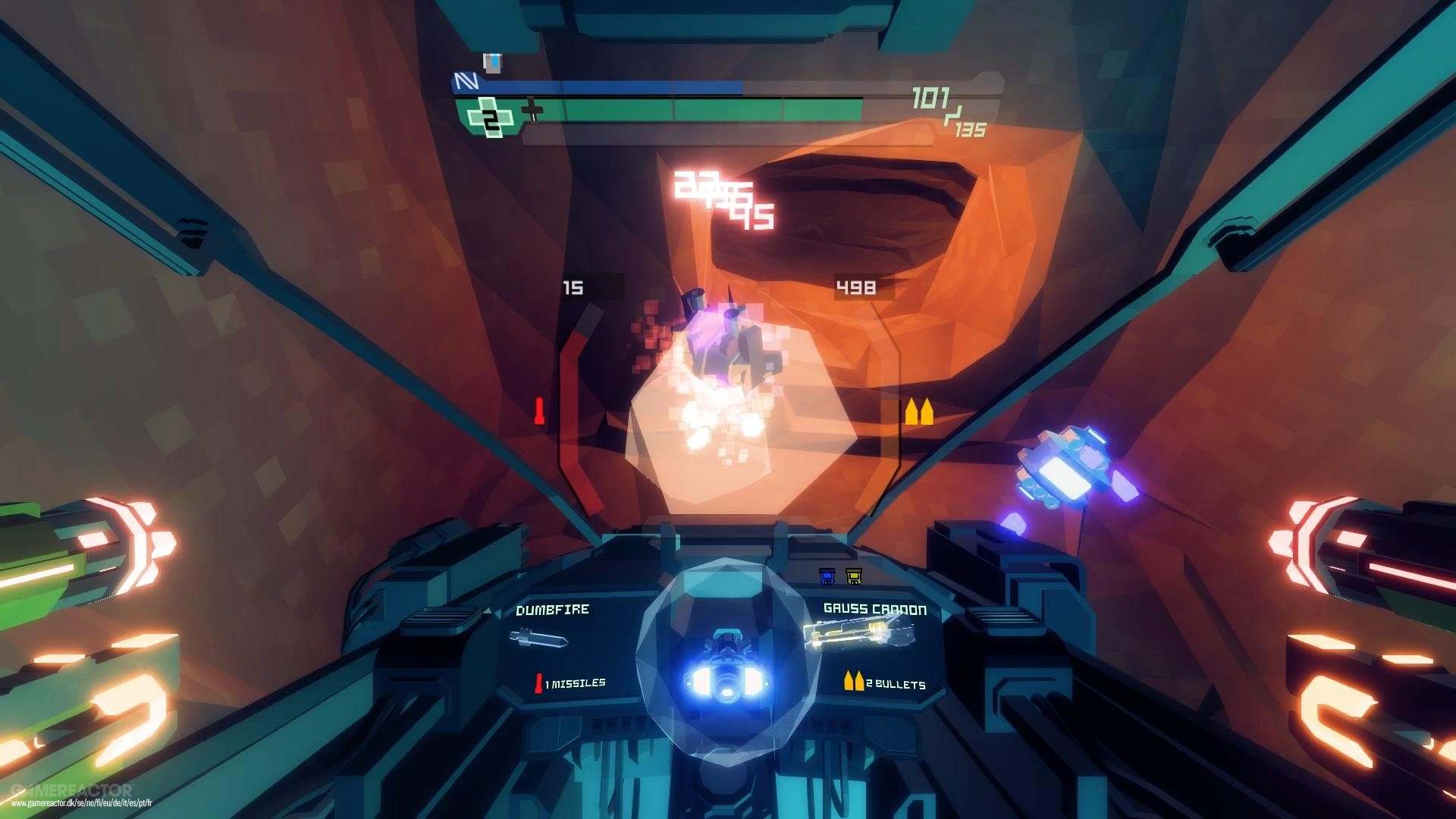The height and width of the screenshot is (819, 1456).
Task: Toggle the red missile indicator left of the reticle
Action: 538,409
